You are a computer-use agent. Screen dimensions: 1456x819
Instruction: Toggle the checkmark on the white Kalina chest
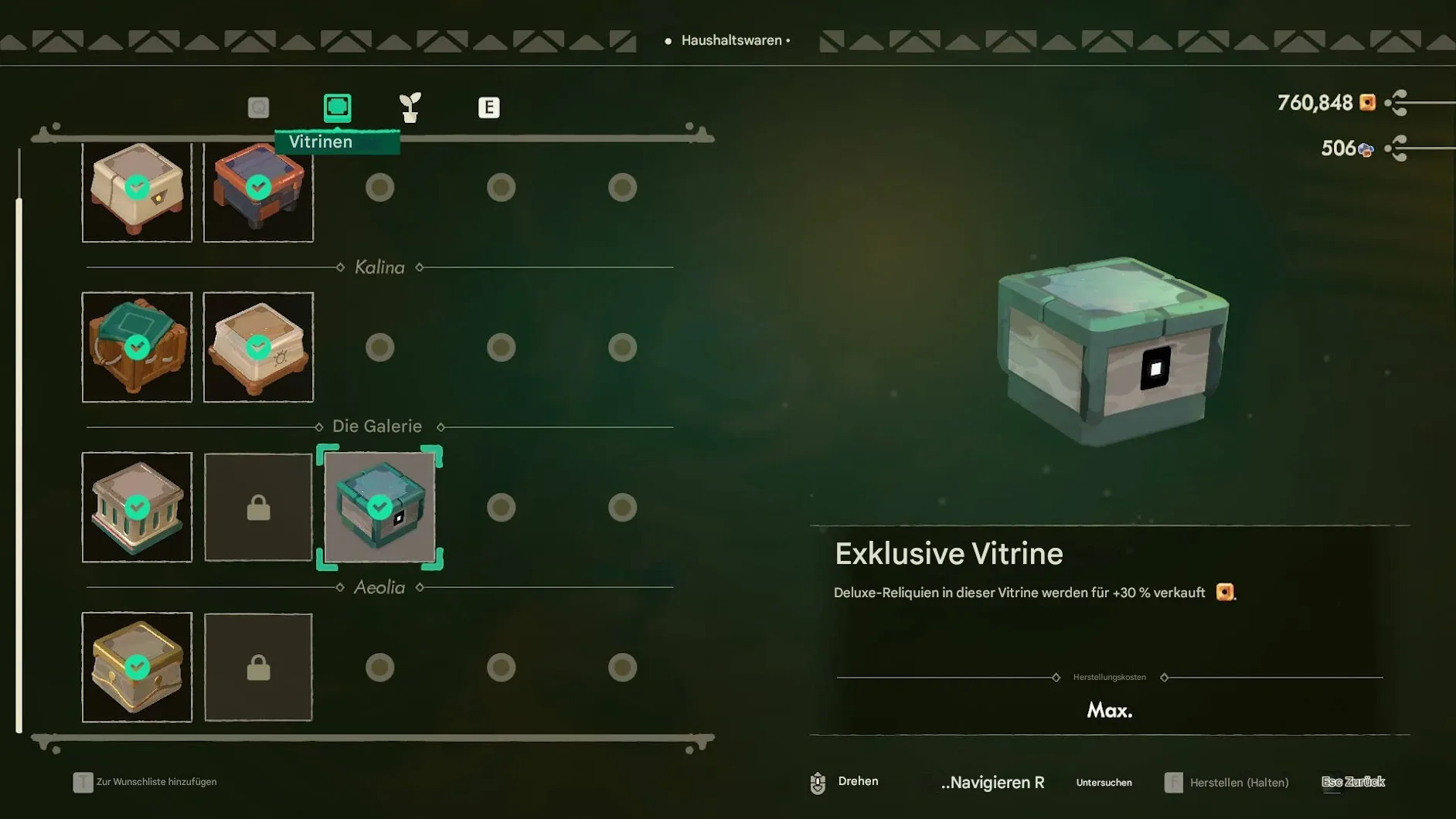click(x=258, y=346)
